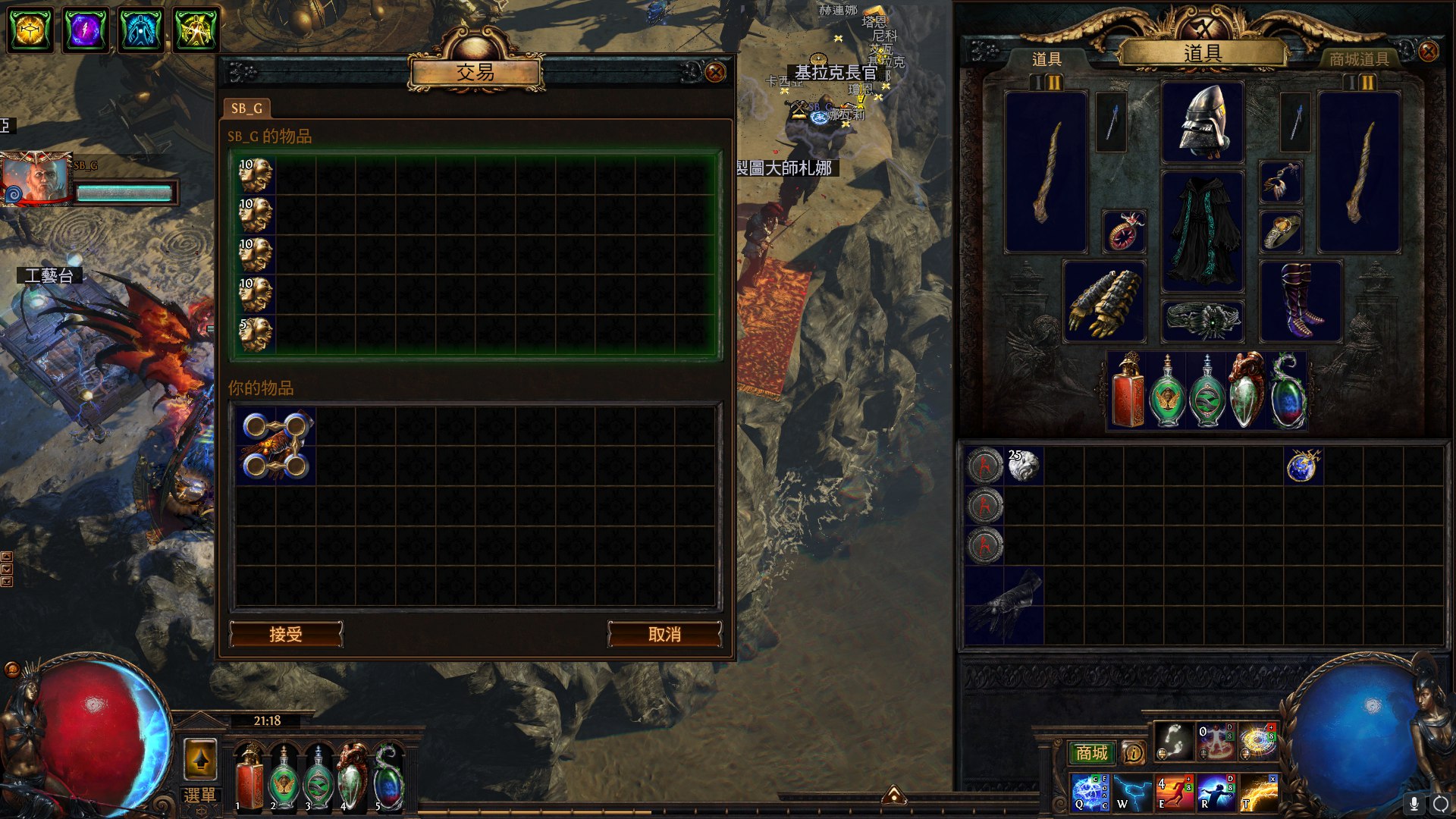Open the 商城 shop button
The width and height of the screenshot is (1456, 819).
tap(1091, 752)
